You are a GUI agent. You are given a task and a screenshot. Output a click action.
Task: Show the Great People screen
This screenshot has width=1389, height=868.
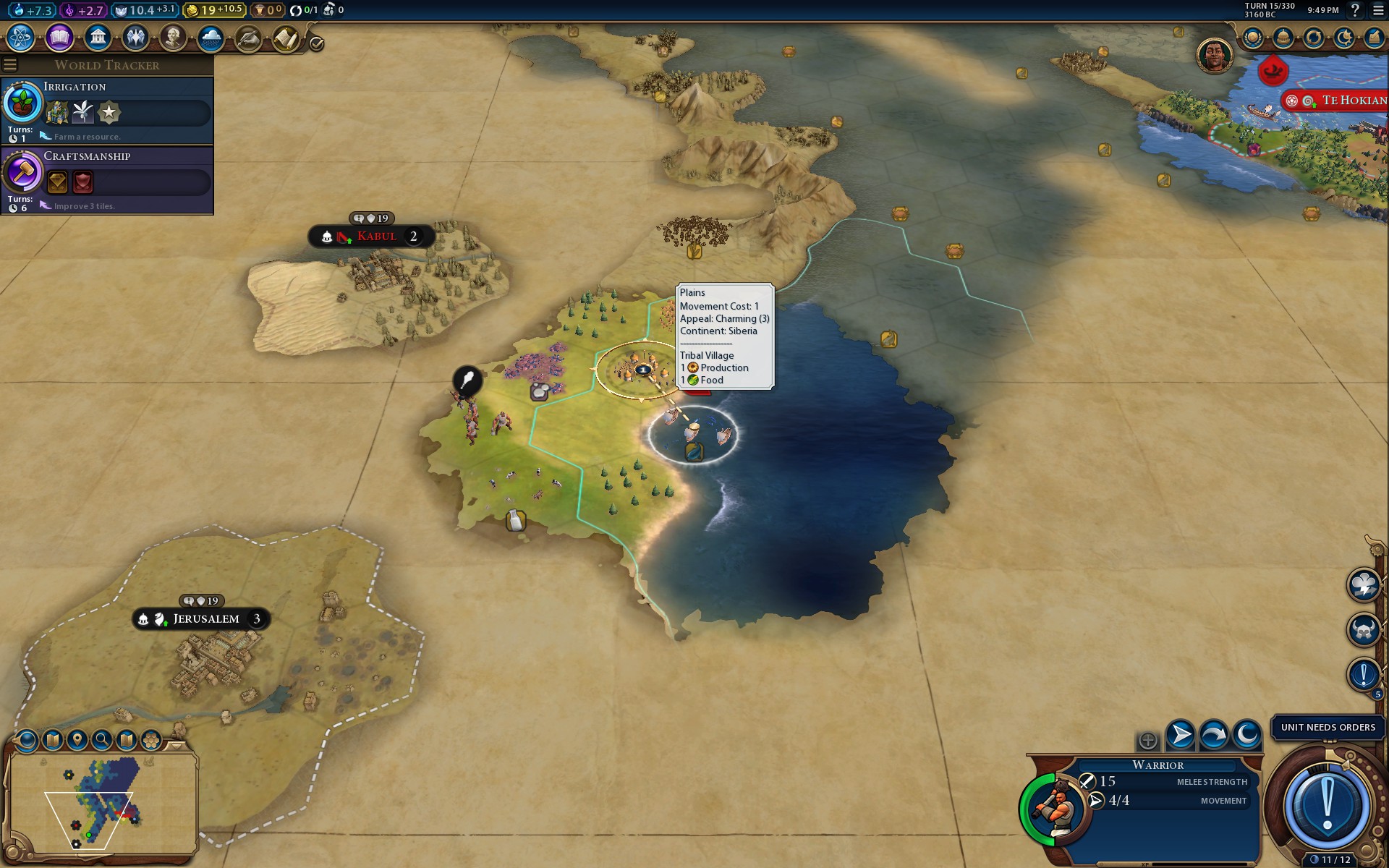coord(173,38)
